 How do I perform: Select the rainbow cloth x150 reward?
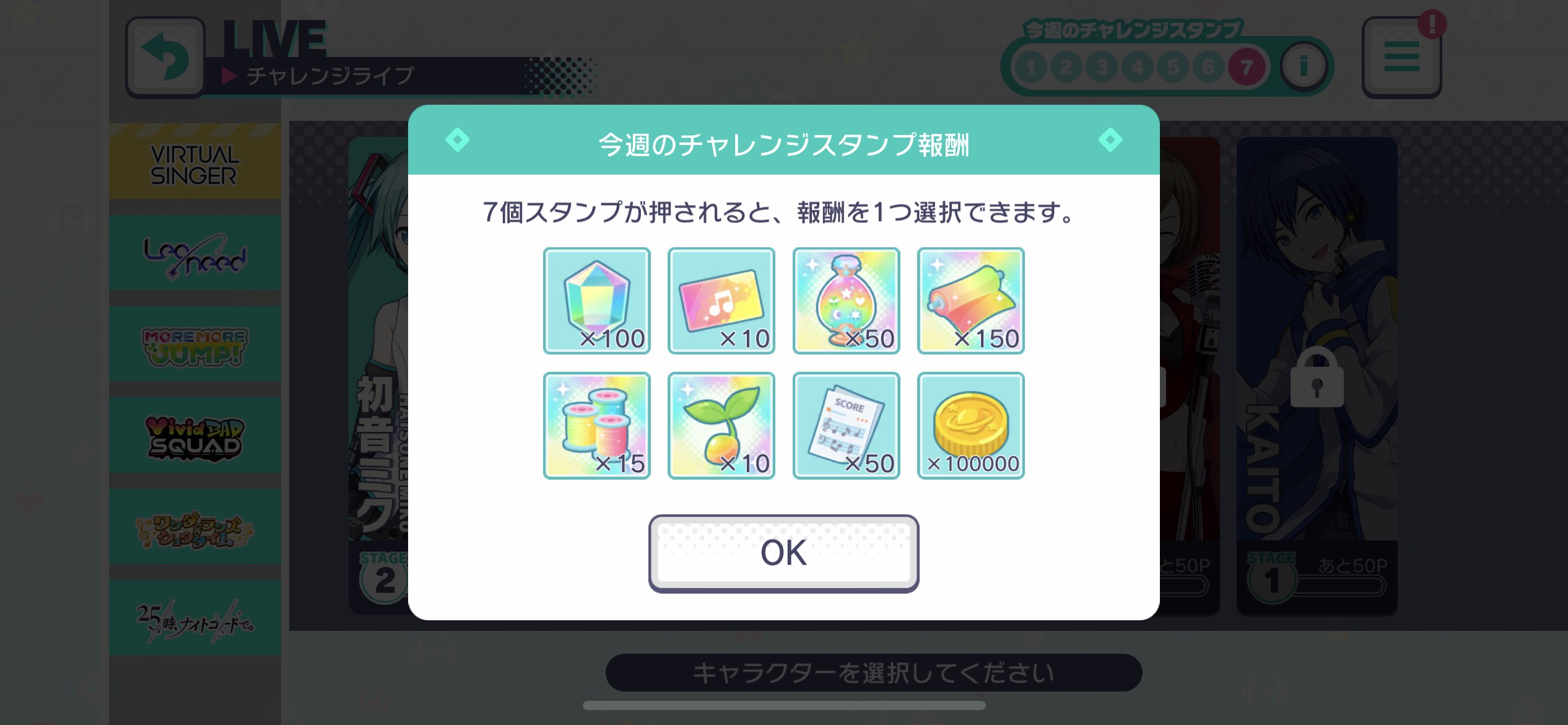pos(970,301)
